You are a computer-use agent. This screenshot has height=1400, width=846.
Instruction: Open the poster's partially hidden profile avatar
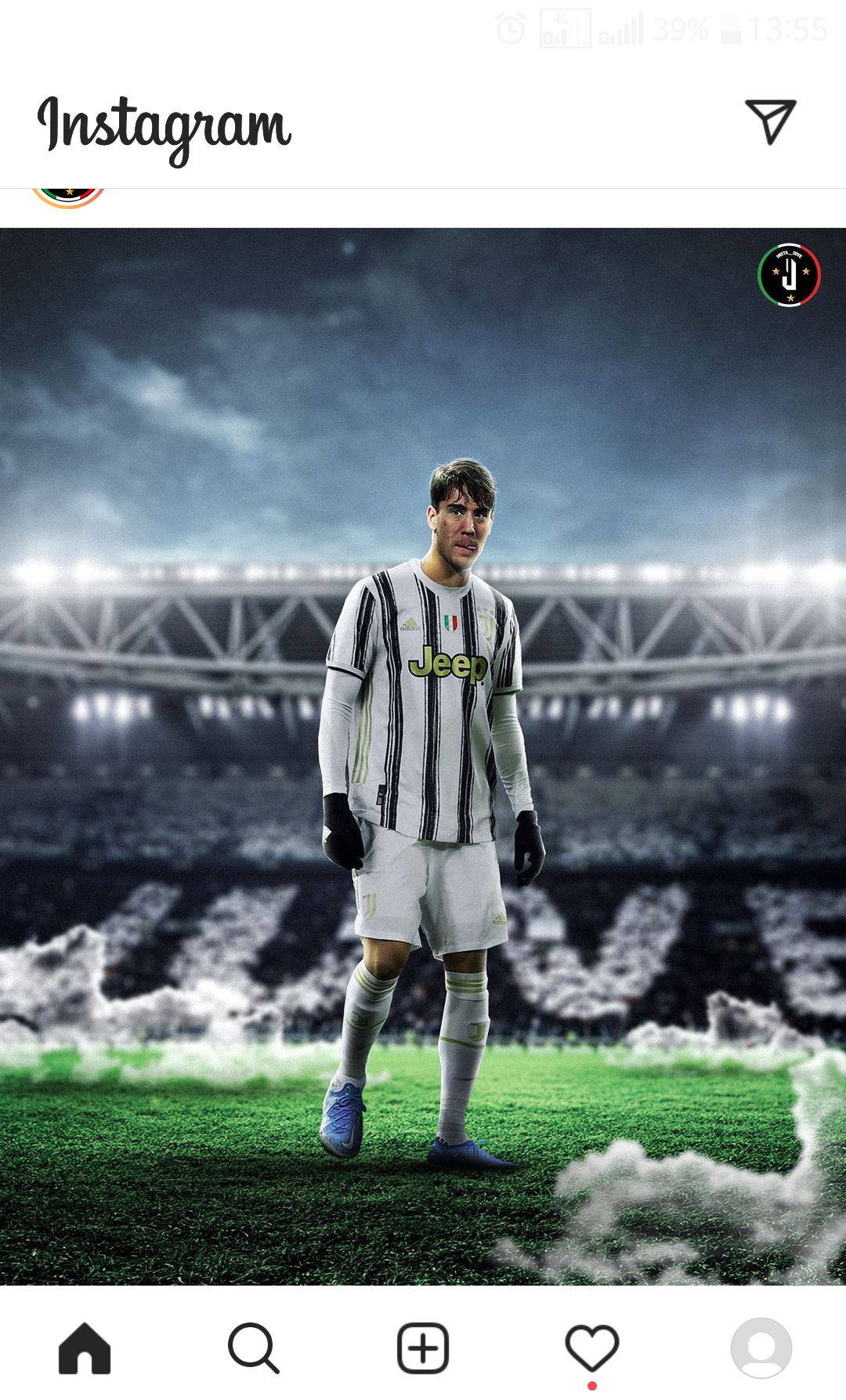(69, 197)
